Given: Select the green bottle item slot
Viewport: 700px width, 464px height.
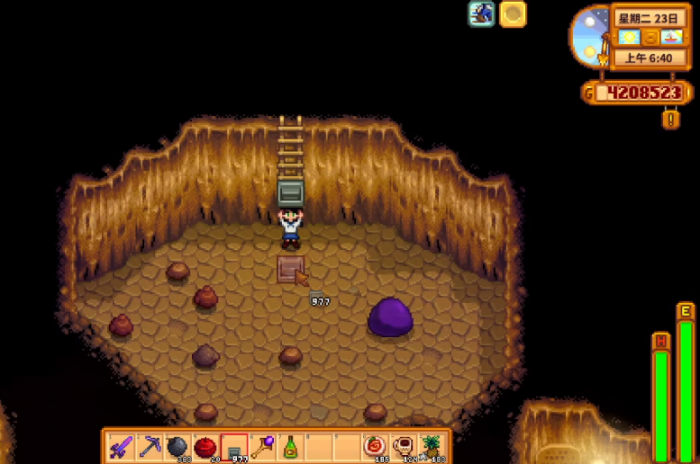Looking at the screenshot, I should pyautogui.click(x=290, y=446).
